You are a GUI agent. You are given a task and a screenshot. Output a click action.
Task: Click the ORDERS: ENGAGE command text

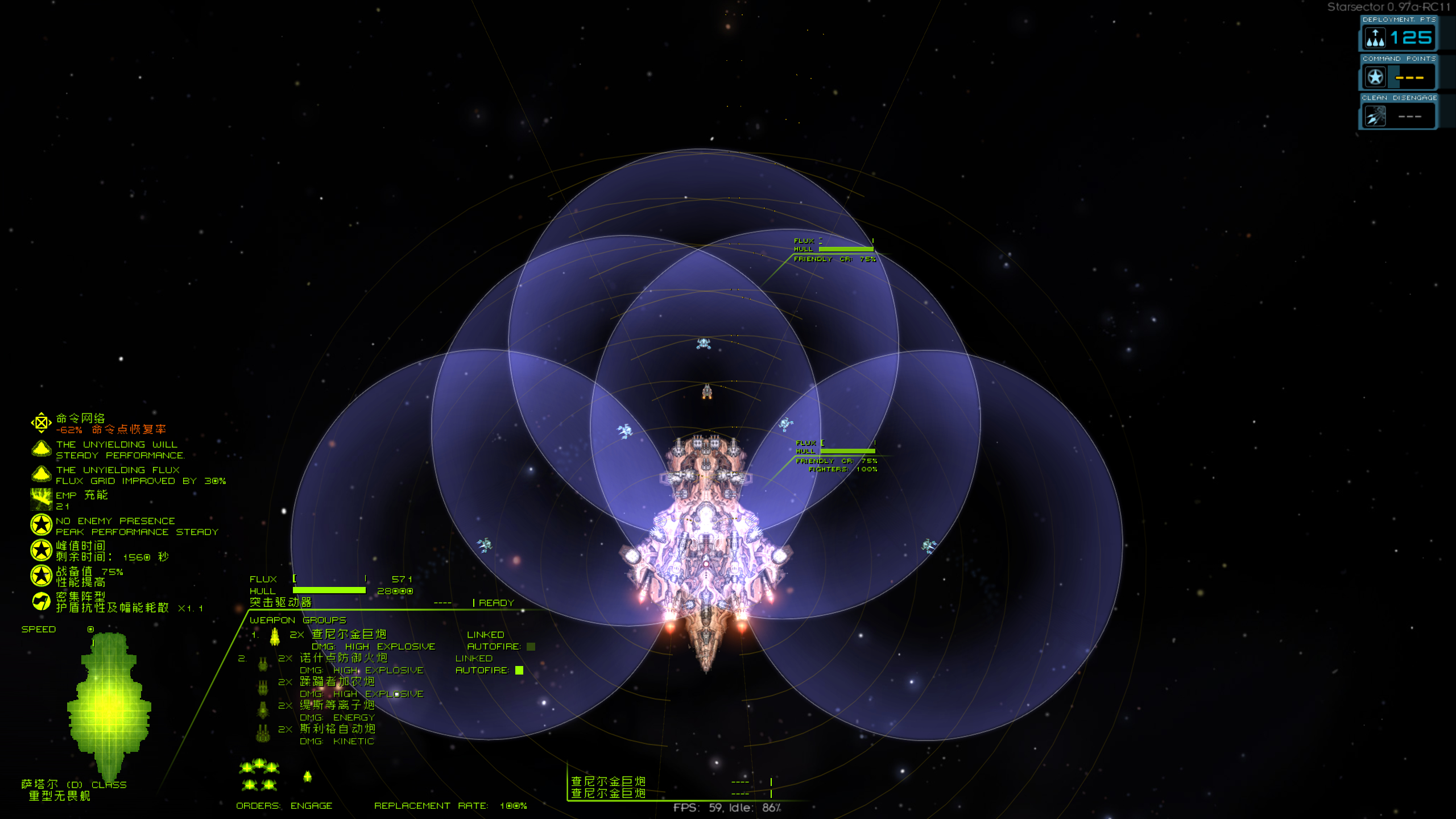[284, 806]
